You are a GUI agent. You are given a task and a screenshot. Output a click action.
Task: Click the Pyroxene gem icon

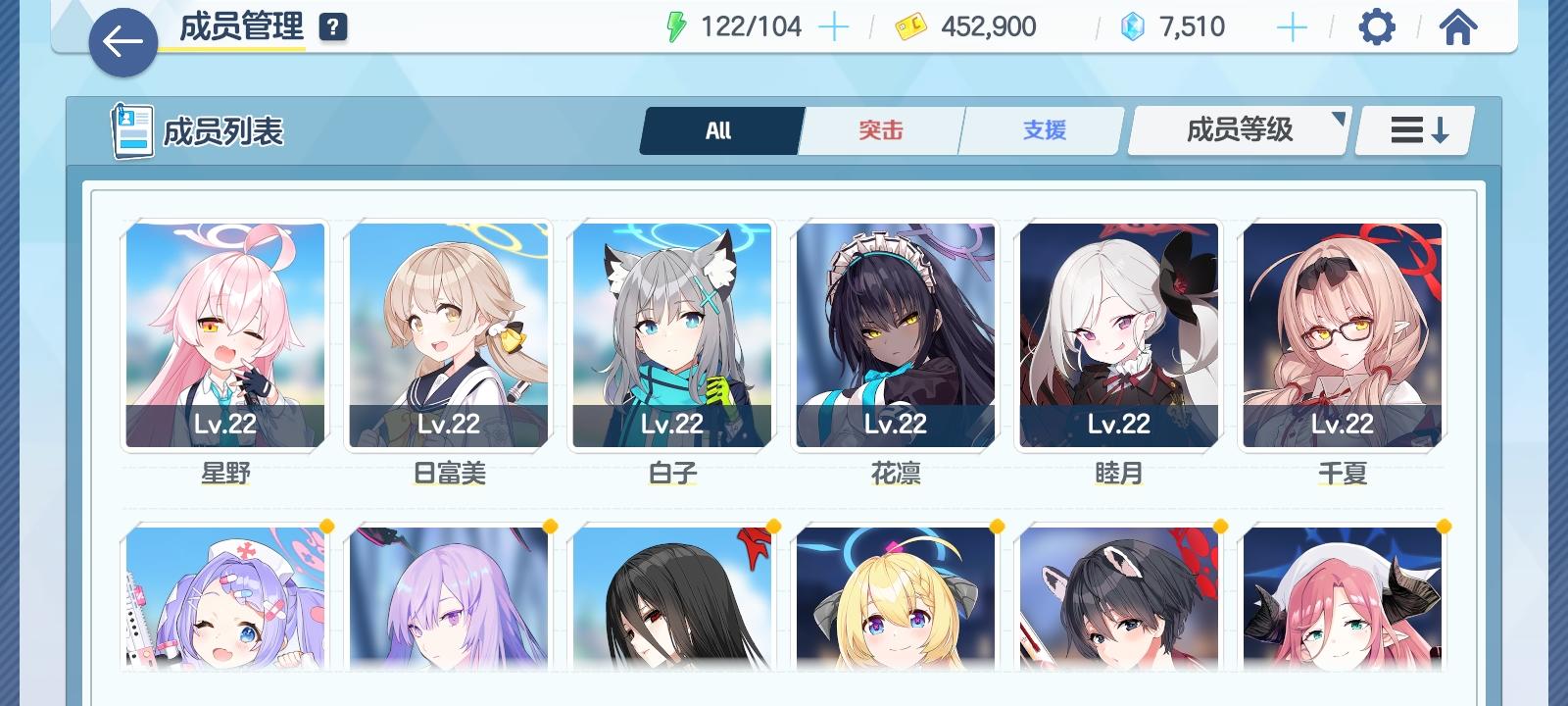1133,26
